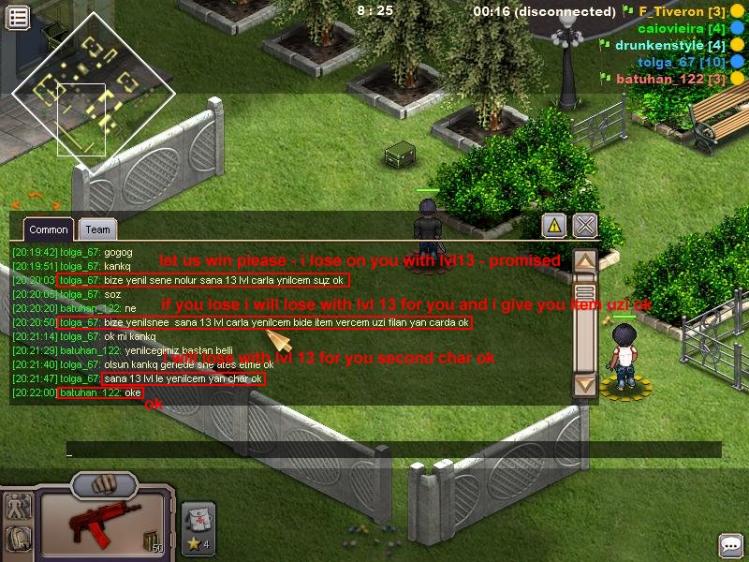Click the chat scrollbar handle
749x562 pixels.
coord(585,293)
